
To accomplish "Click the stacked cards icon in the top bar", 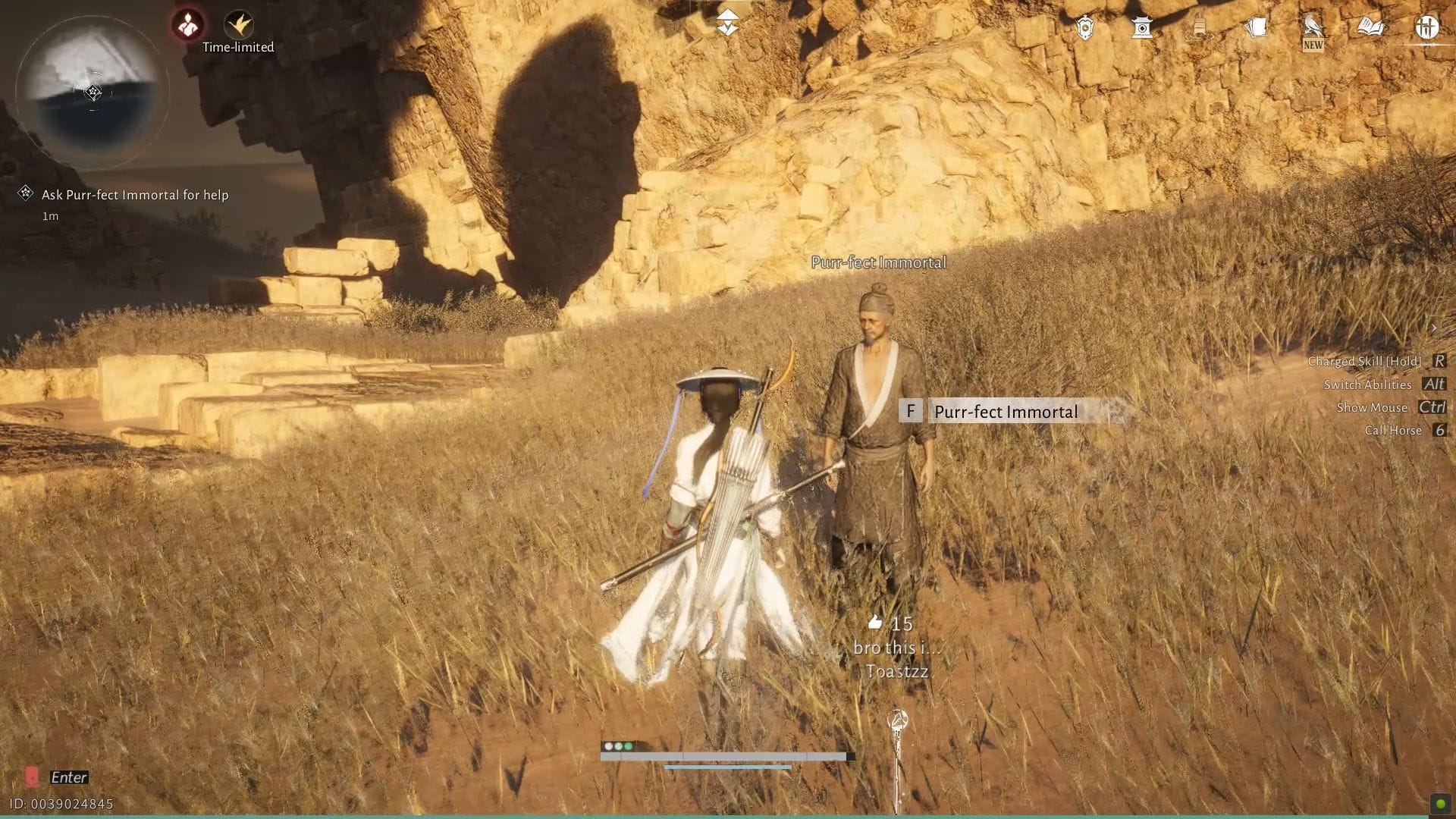I will pyautogui.click(x=1257, y=27).
